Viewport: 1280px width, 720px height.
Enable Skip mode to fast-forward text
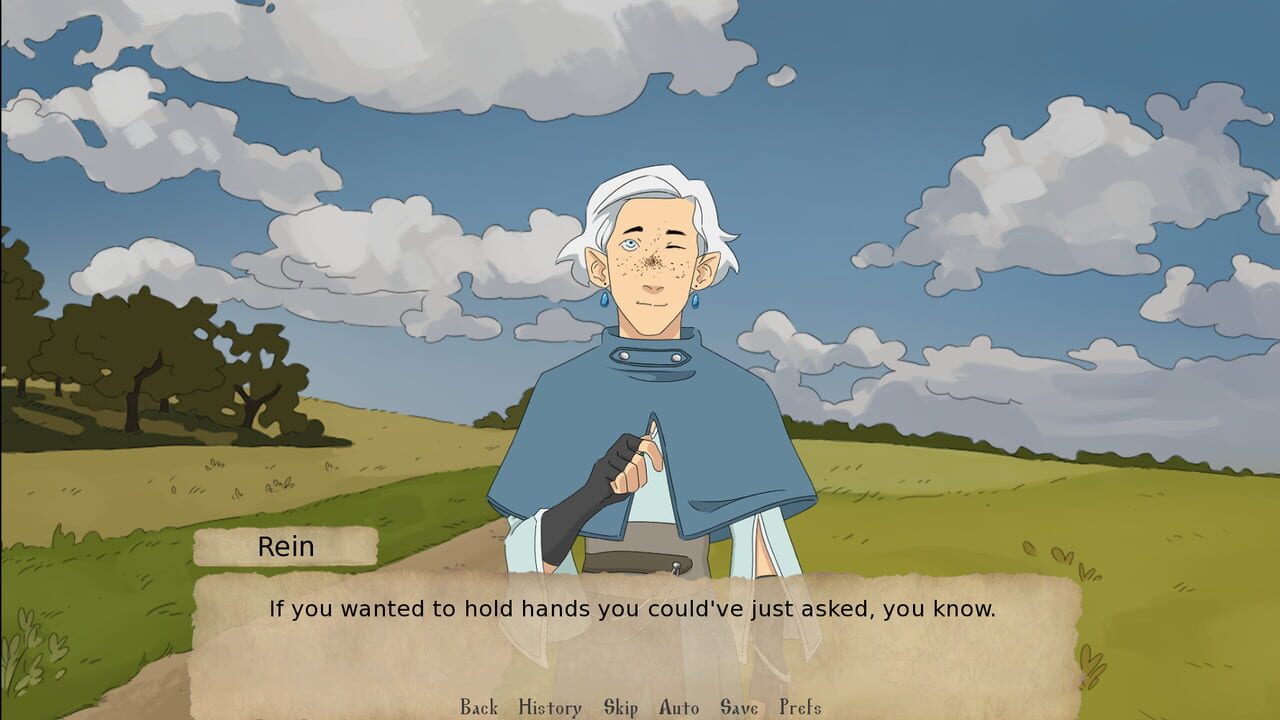tap(620, 707)
